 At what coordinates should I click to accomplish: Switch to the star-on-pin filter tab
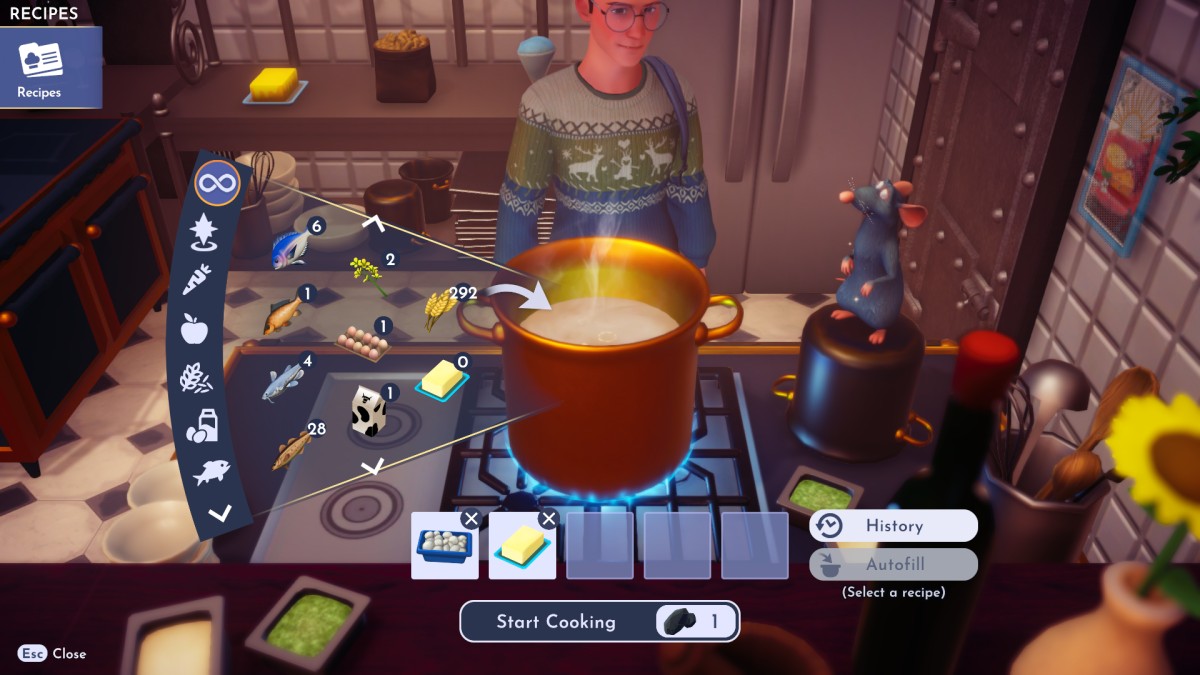point(203,232)
